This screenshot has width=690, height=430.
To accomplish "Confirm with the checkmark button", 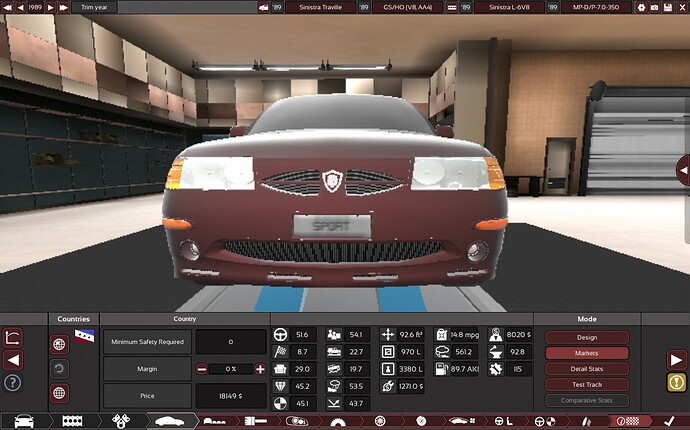I will [668, 422].
